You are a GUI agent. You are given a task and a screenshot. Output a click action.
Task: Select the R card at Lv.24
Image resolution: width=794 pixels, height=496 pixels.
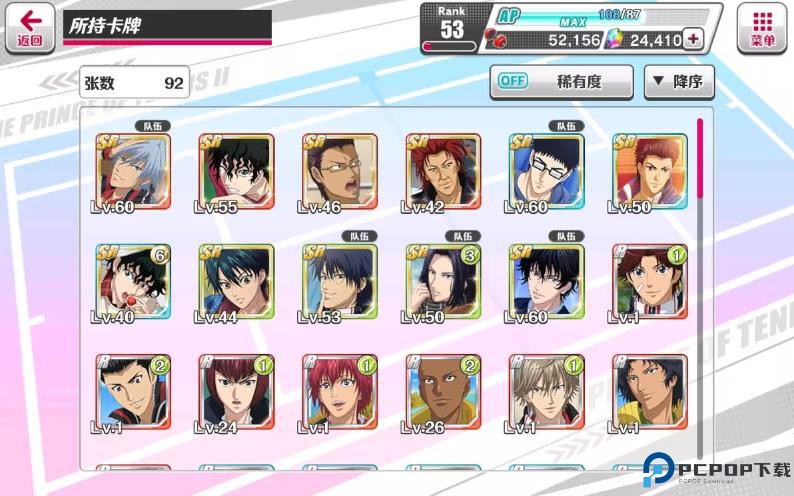point(236,392)
